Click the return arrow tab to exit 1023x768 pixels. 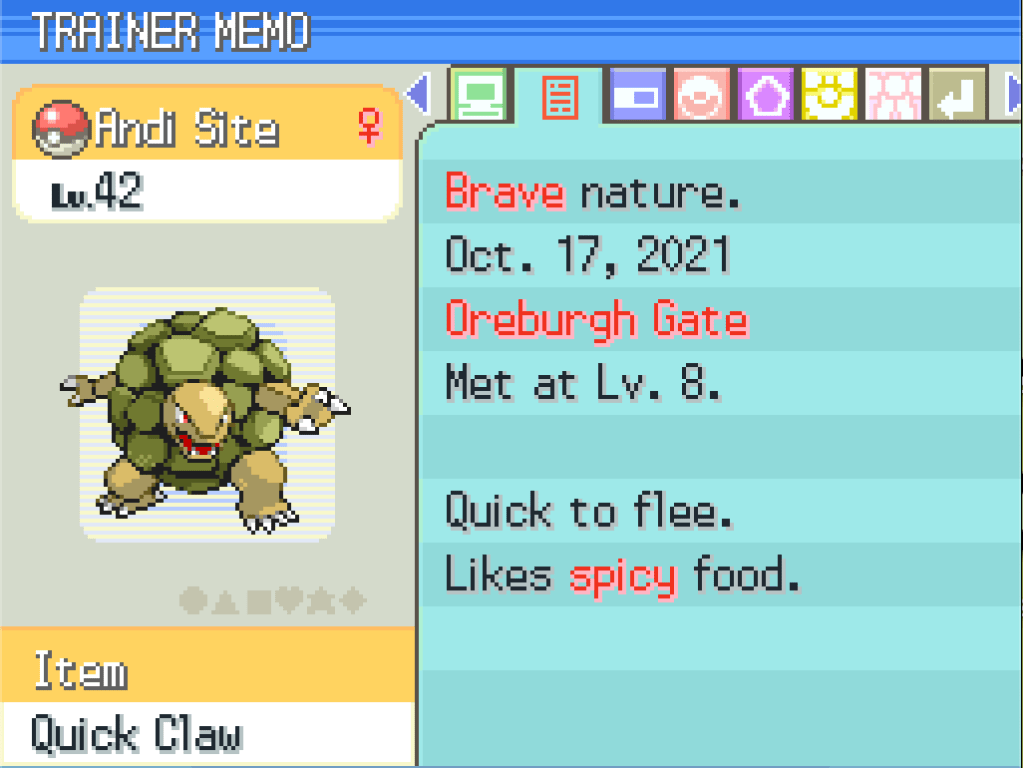click(x=957, y=96)
